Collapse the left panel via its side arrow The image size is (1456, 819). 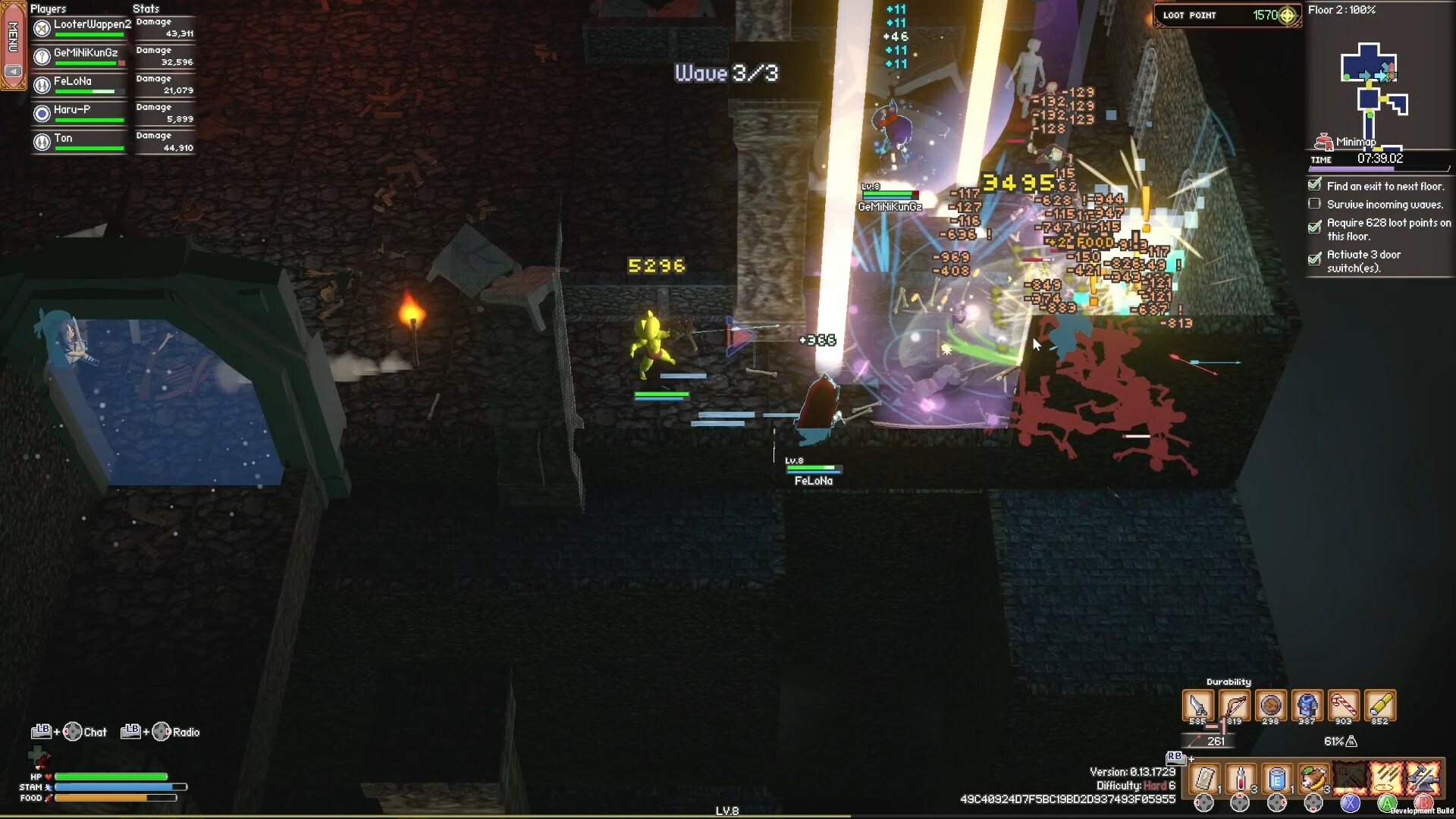click(x=12, y=71)
